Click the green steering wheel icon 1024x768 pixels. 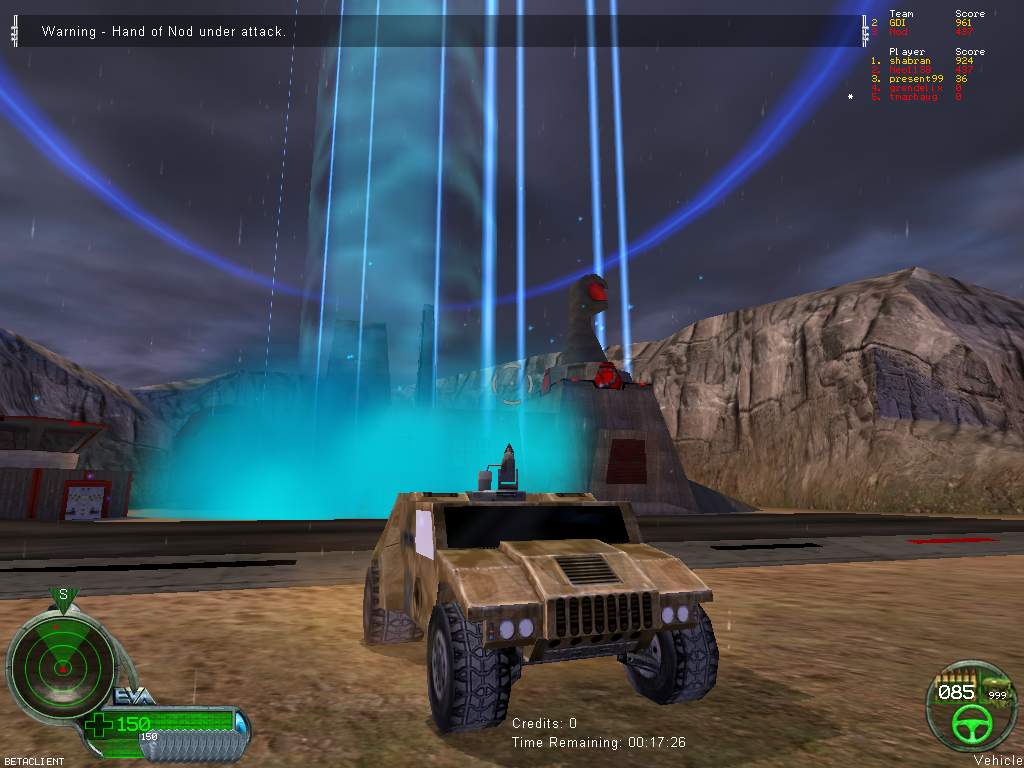[968, 722]
